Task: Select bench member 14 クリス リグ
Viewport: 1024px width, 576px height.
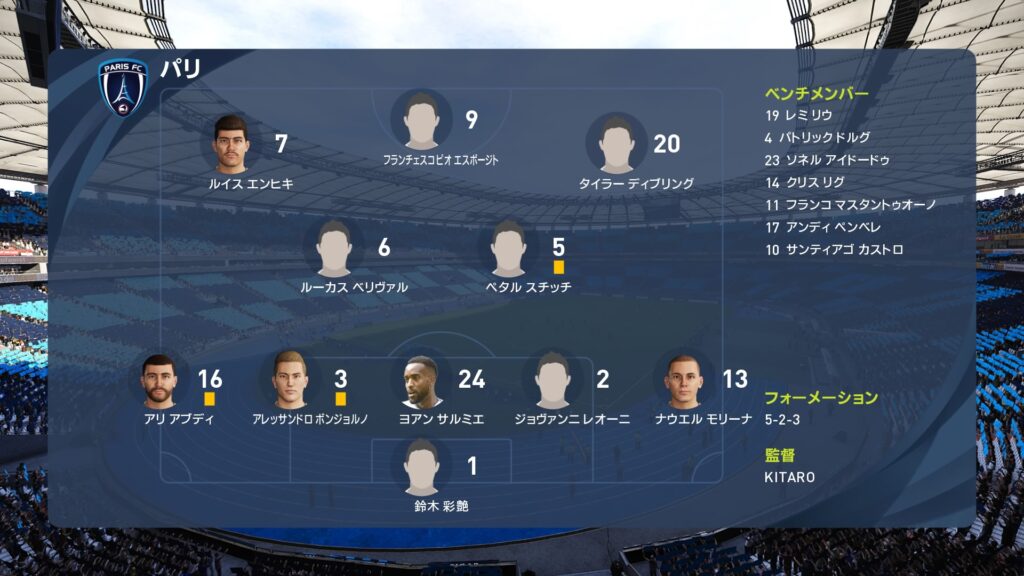Action: (x=804, y=182)
